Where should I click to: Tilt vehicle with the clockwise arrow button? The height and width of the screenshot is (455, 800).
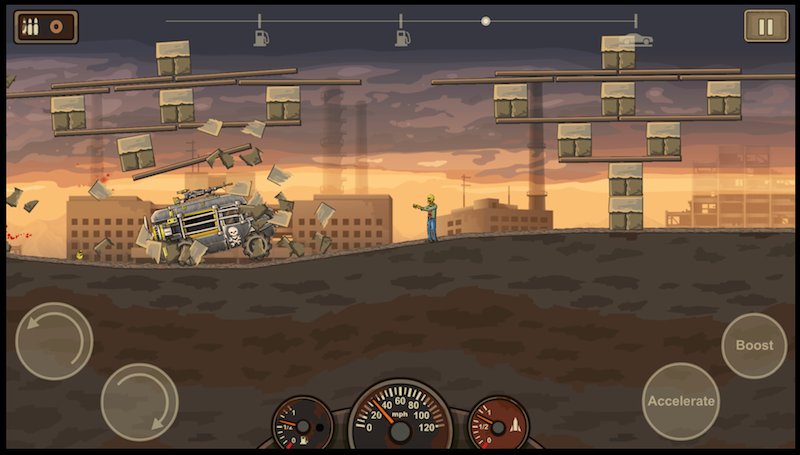pyautogui.click(x=139, y=401)
